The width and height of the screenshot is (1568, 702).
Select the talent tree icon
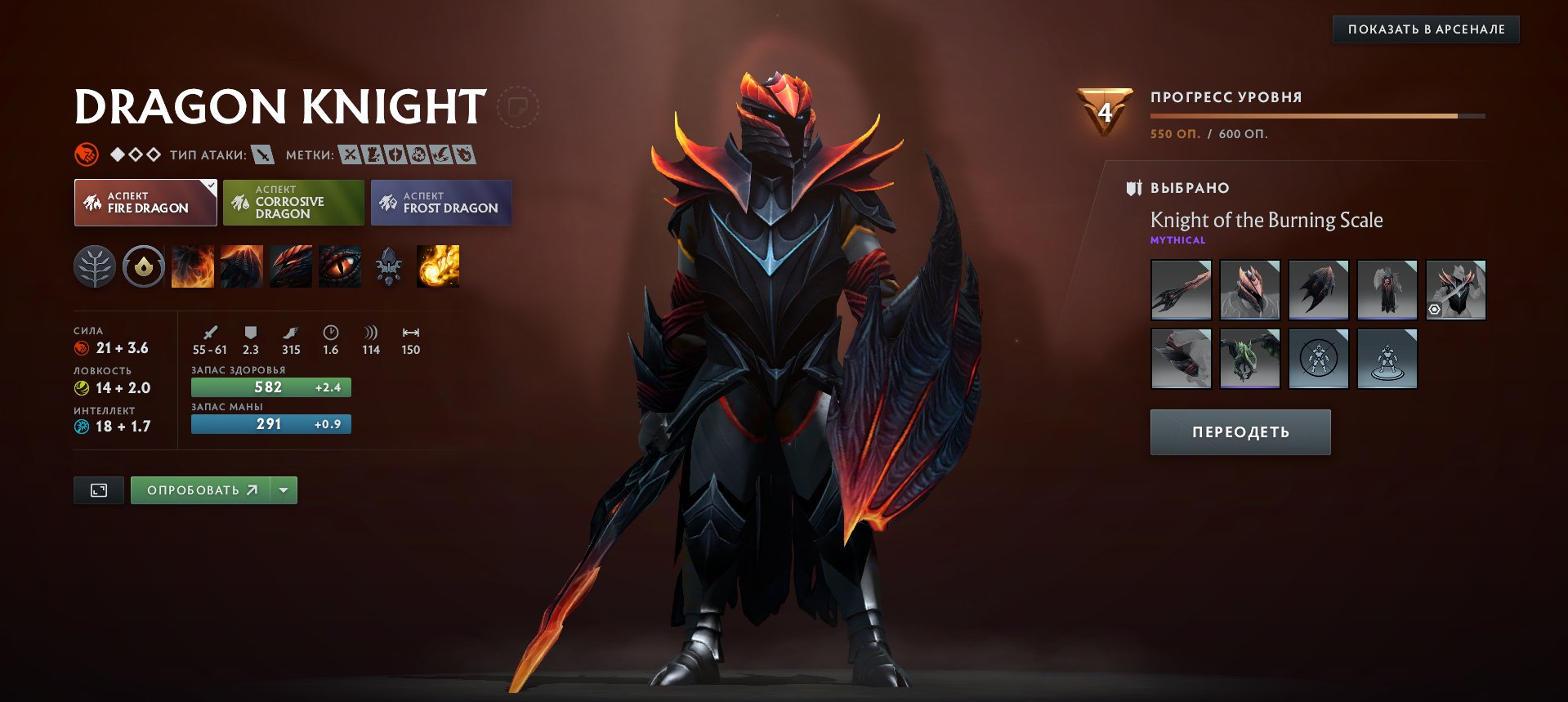96,266
